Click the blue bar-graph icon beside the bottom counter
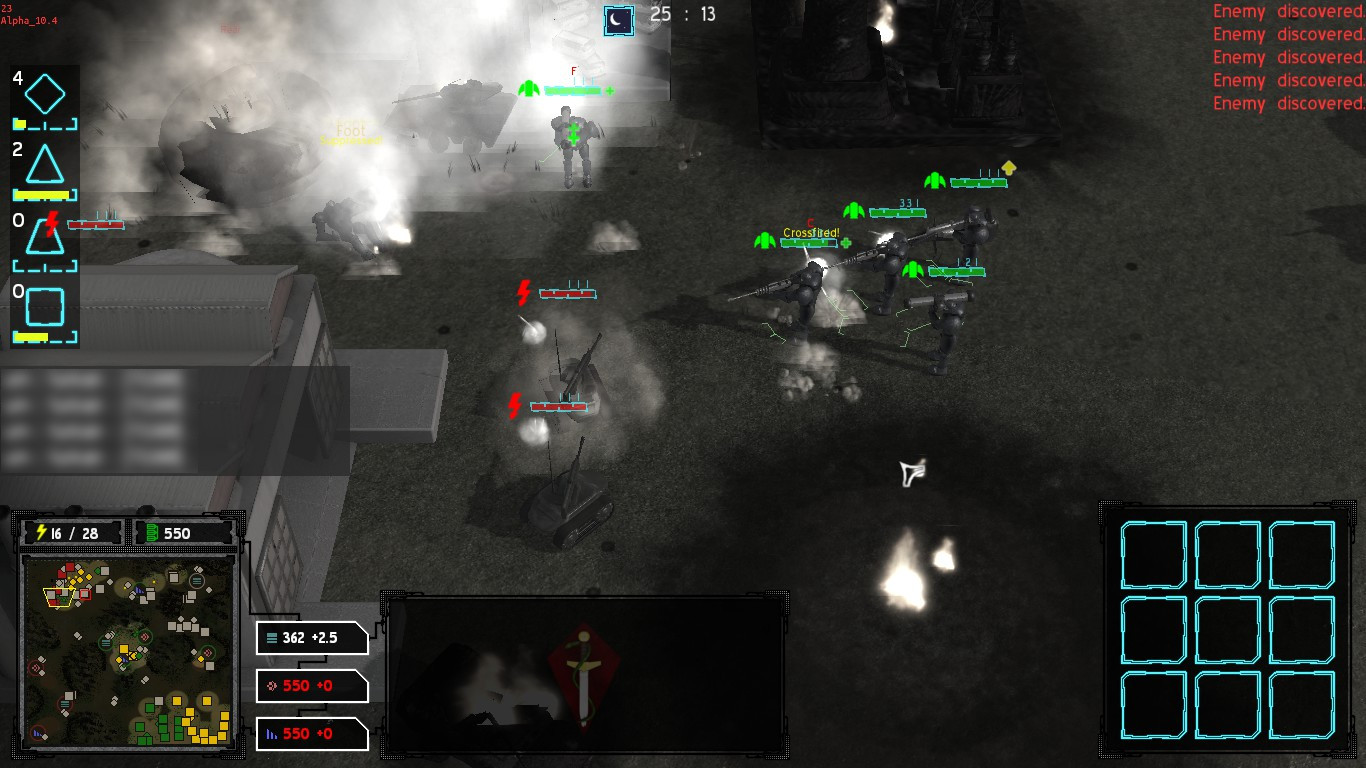Viewport: 1366px width, 768px height. click(x=270, y=734)
